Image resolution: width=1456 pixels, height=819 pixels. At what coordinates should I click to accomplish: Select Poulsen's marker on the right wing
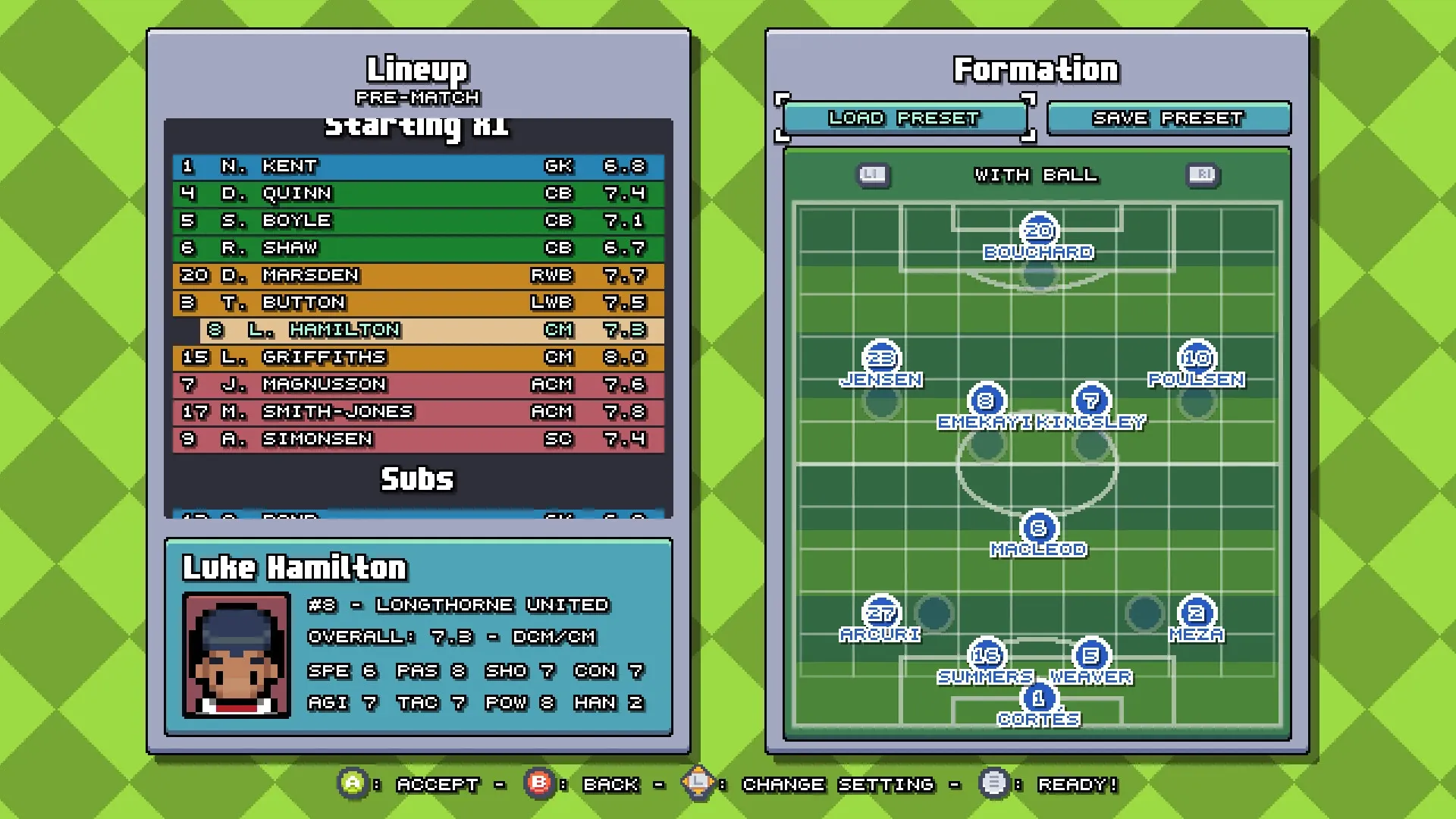[x=1196, y=356]
